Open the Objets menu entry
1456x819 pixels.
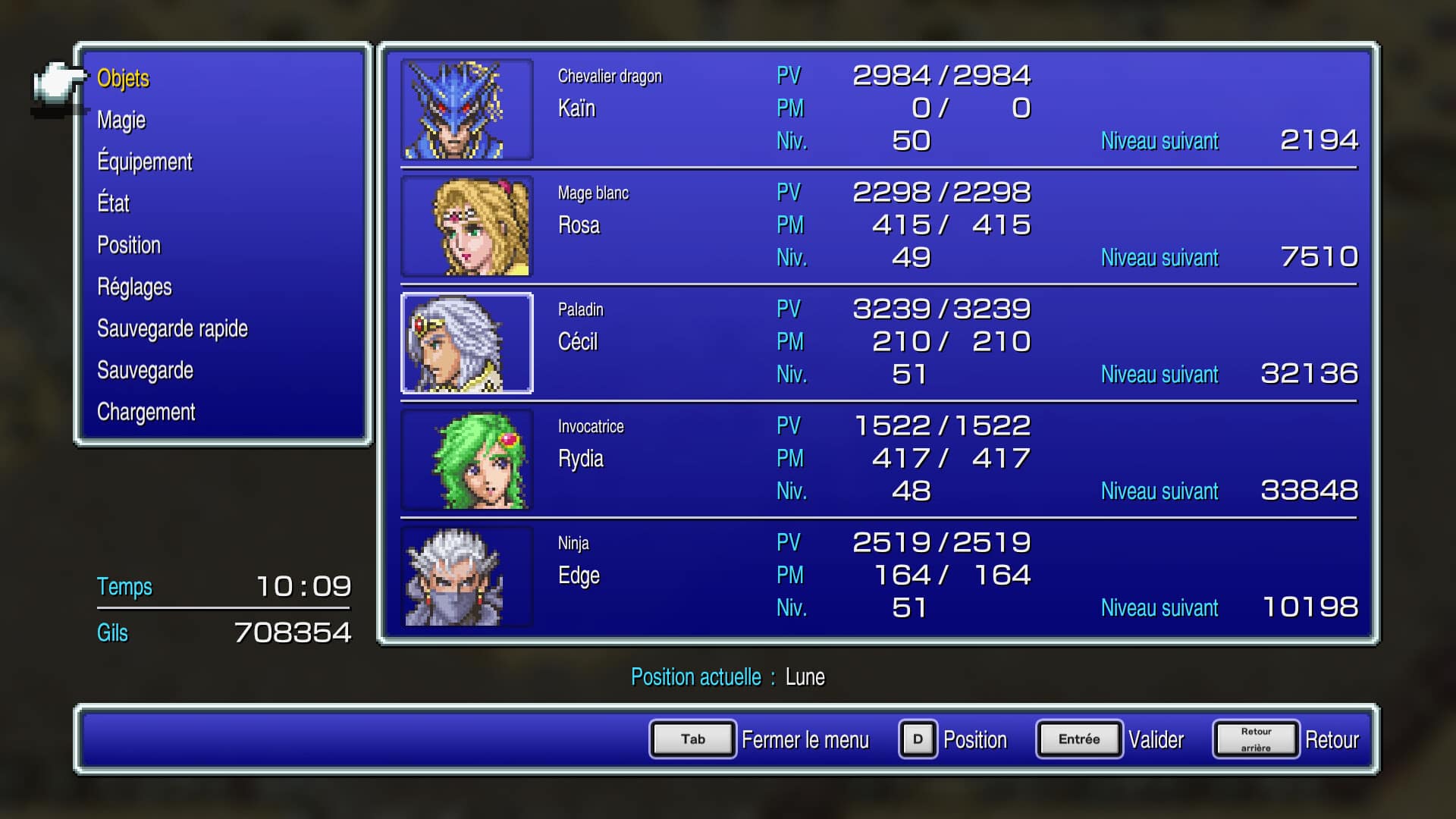point(124,78)
